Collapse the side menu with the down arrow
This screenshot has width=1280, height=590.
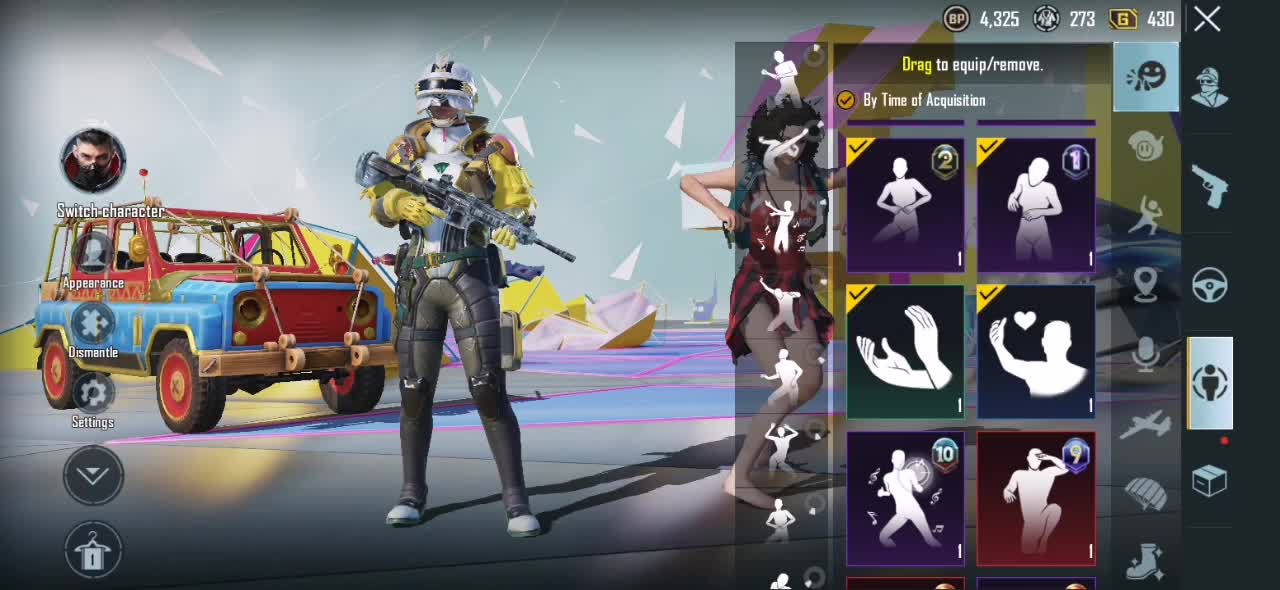point(93,476)
